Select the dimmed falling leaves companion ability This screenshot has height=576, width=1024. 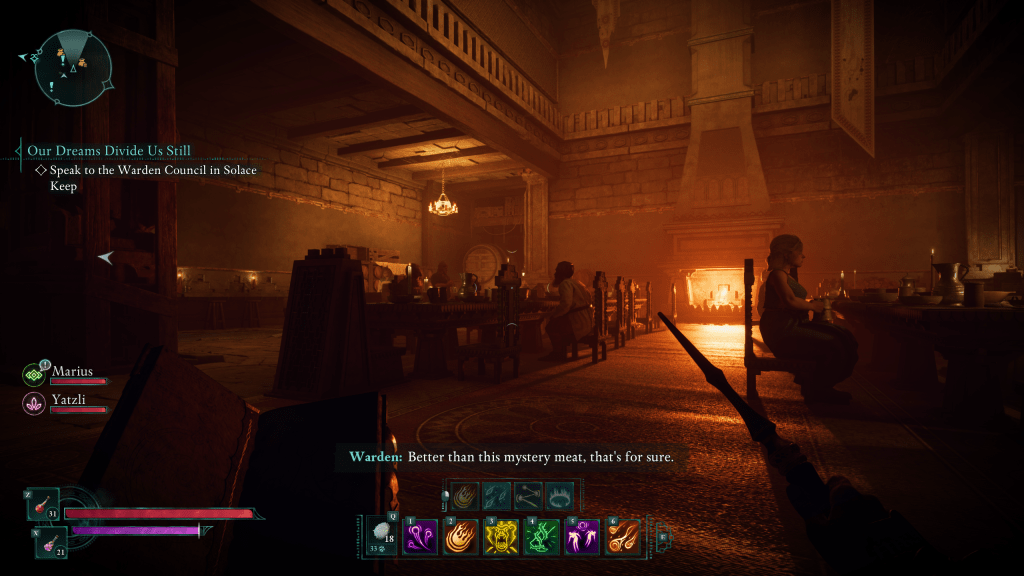click(497, 496)
